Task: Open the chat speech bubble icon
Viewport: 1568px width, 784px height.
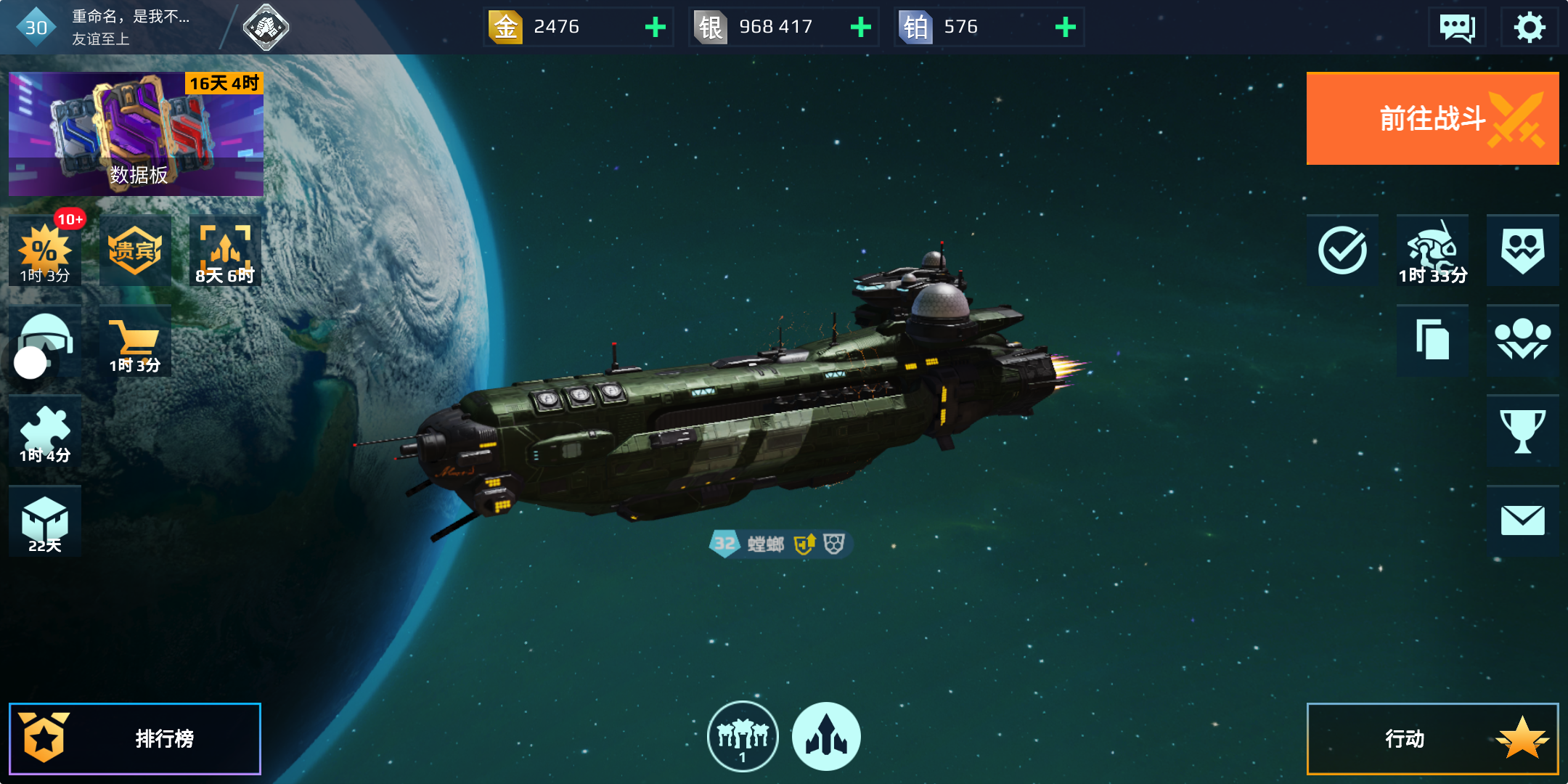Action: coord(1456,28)
